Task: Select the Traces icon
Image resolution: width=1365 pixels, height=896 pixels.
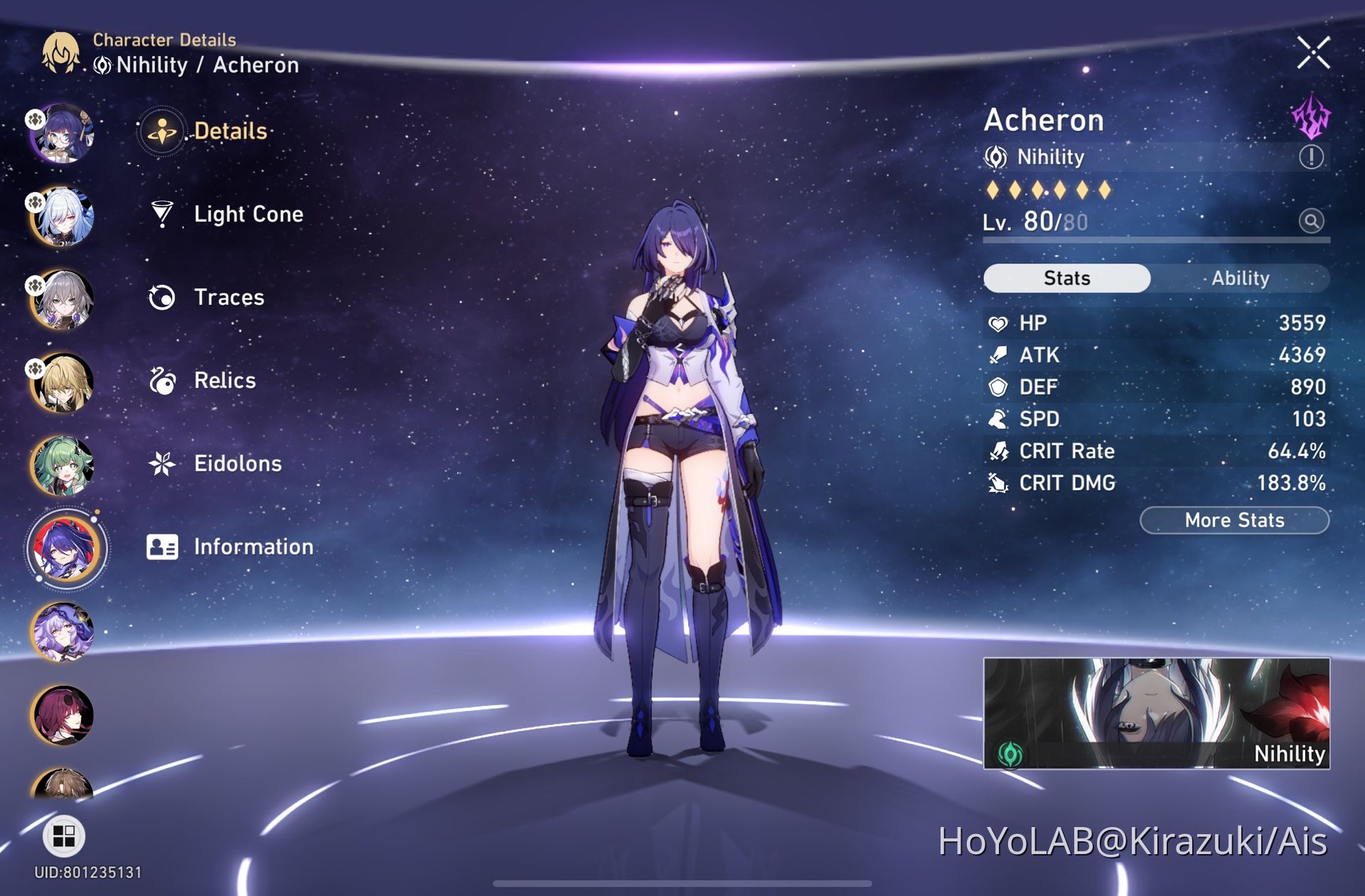Action: [164, 297]
